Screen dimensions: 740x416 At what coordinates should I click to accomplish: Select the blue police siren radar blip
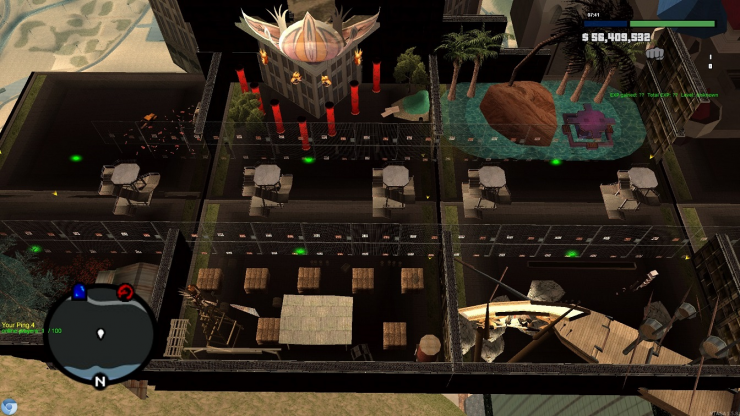coord(80,292)
